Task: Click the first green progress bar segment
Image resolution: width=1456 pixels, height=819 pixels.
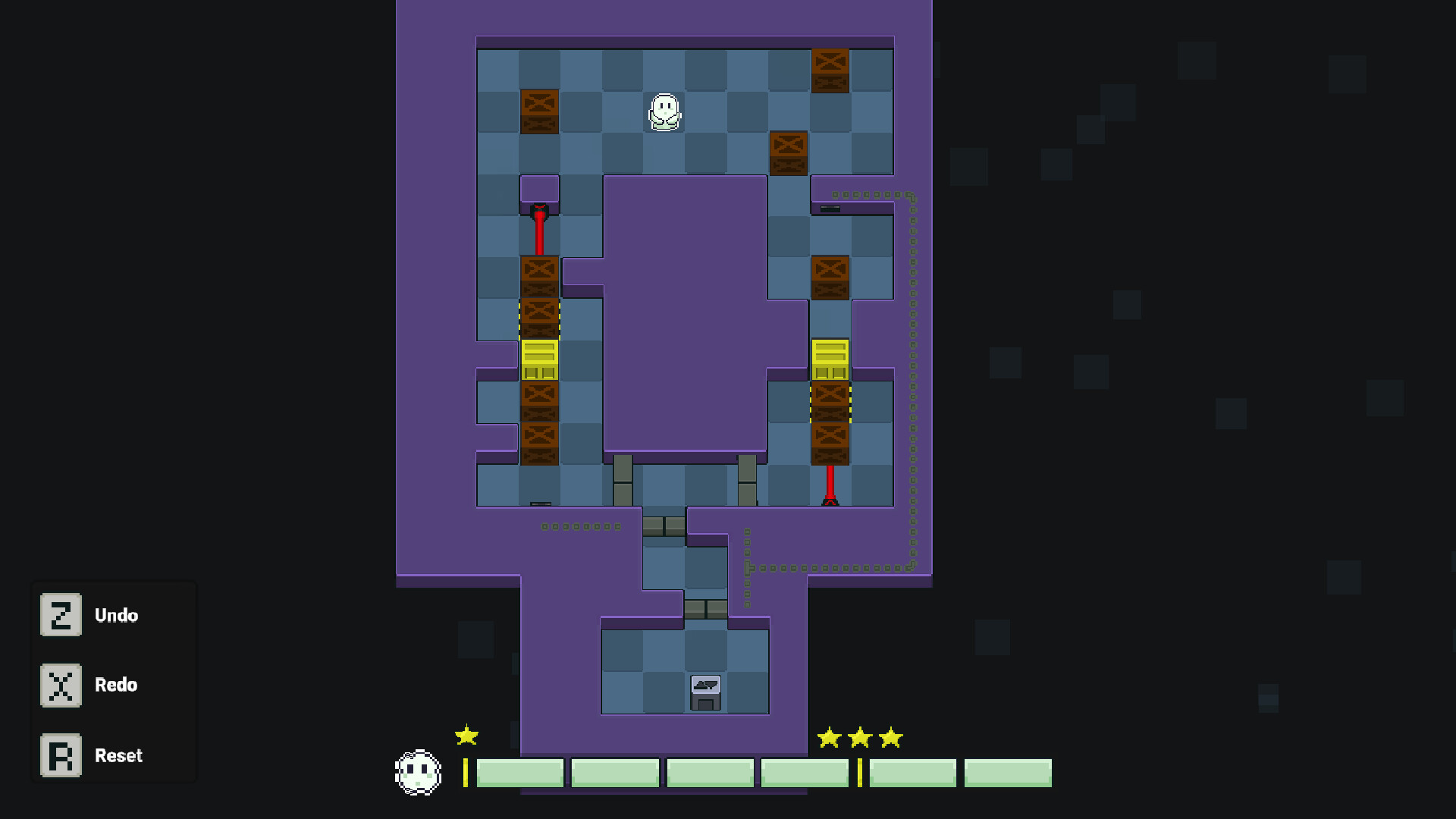Action: (519, 772)
